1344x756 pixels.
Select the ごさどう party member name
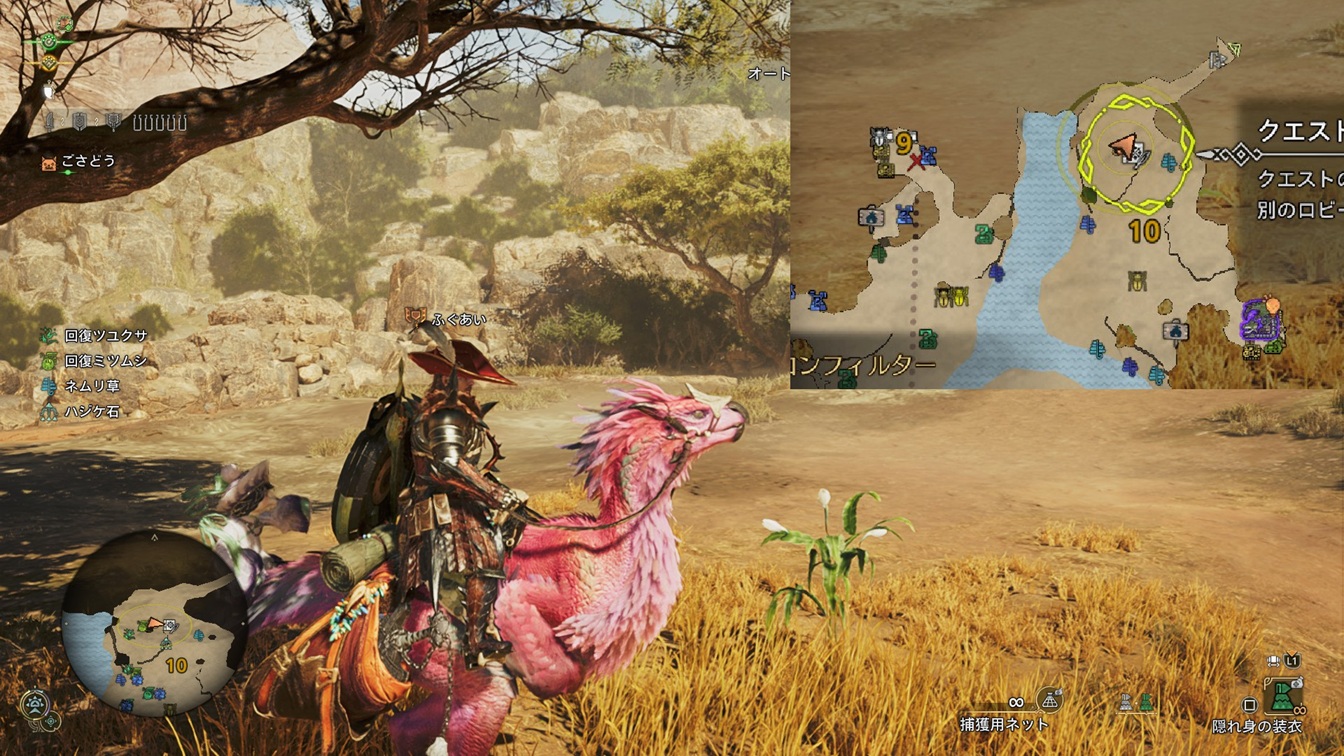[x=86, y=162]
